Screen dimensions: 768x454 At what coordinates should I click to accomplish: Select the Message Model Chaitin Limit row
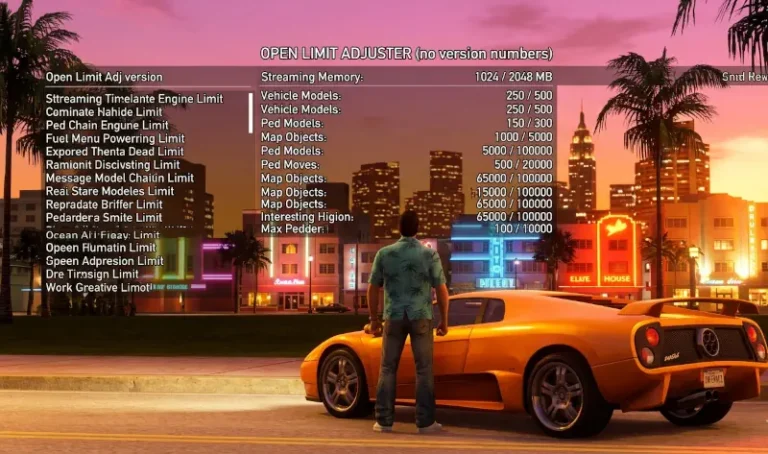(120, 178)
